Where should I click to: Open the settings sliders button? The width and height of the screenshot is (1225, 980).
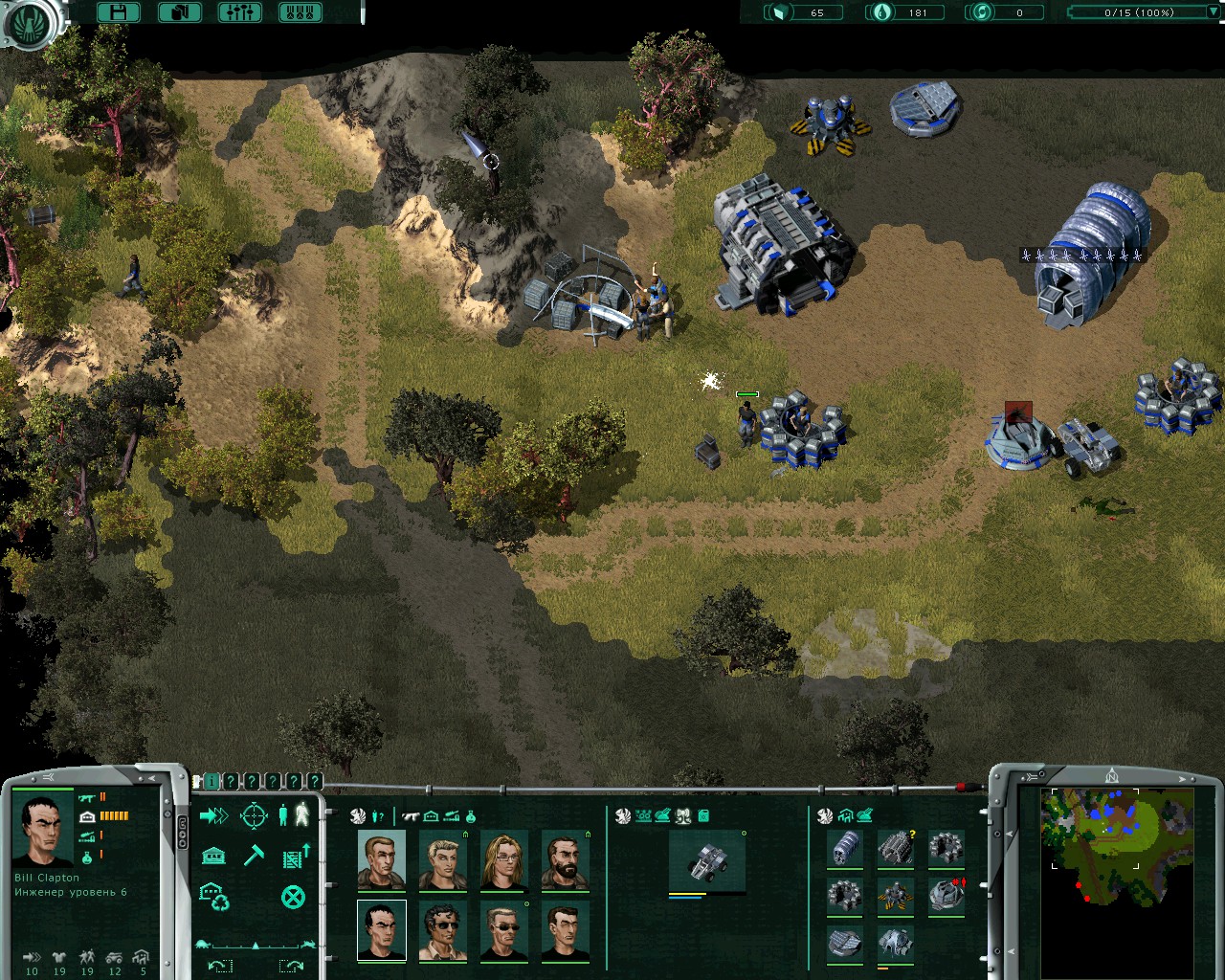coord(239,12)
